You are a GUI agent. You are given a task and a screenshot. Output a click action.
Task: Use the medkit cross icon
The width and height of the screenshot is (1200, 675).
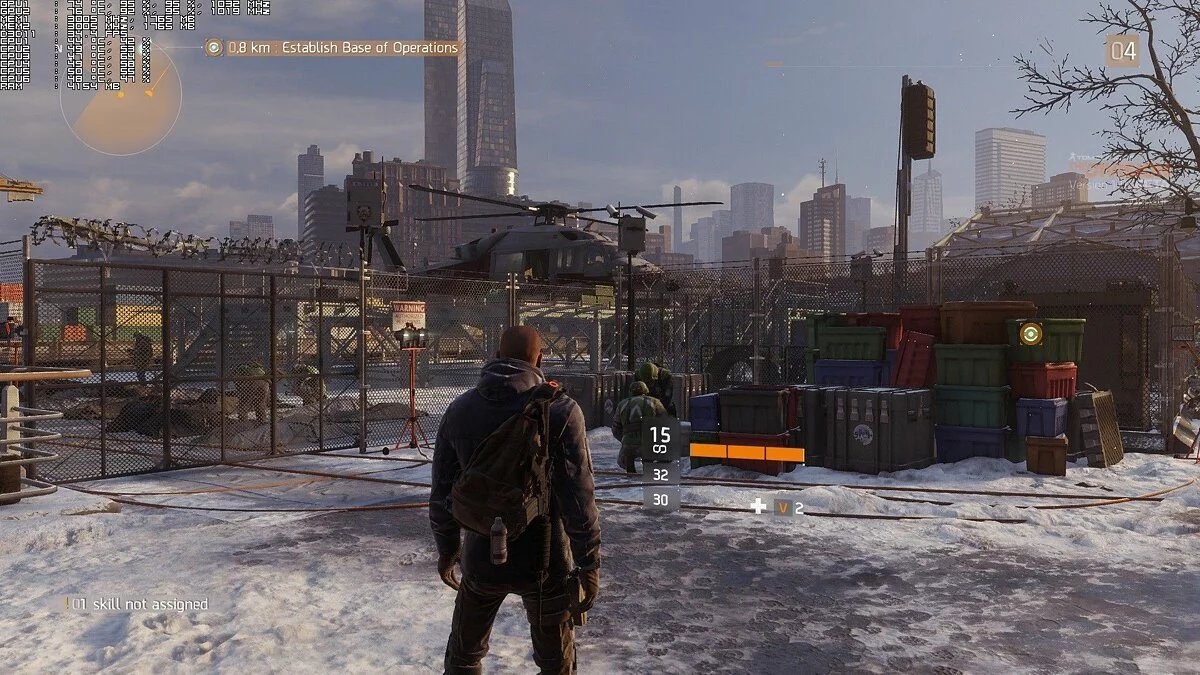coord(759,507)
